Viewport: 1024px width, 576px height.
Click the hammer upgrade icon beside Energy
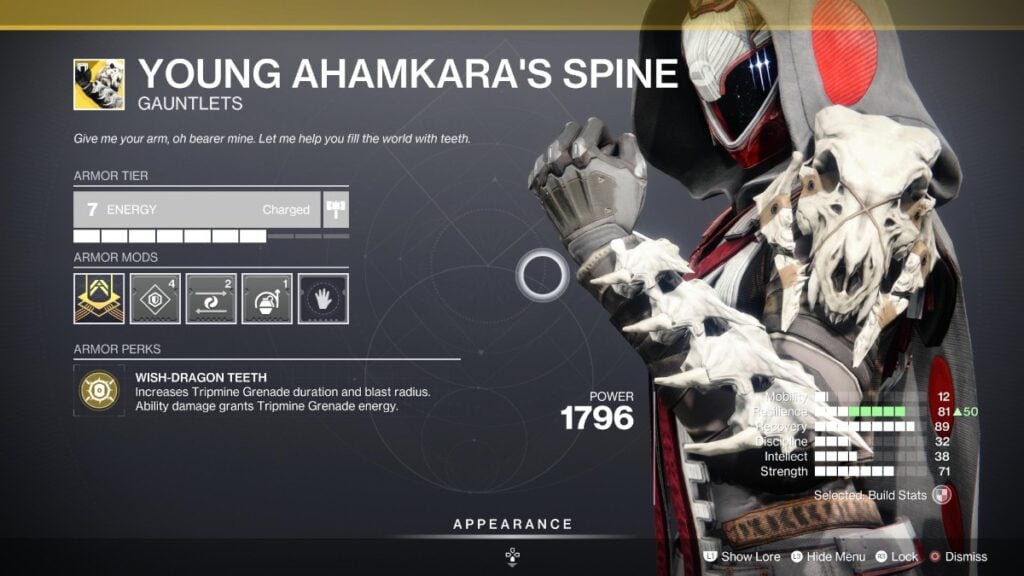coord(335,210)
